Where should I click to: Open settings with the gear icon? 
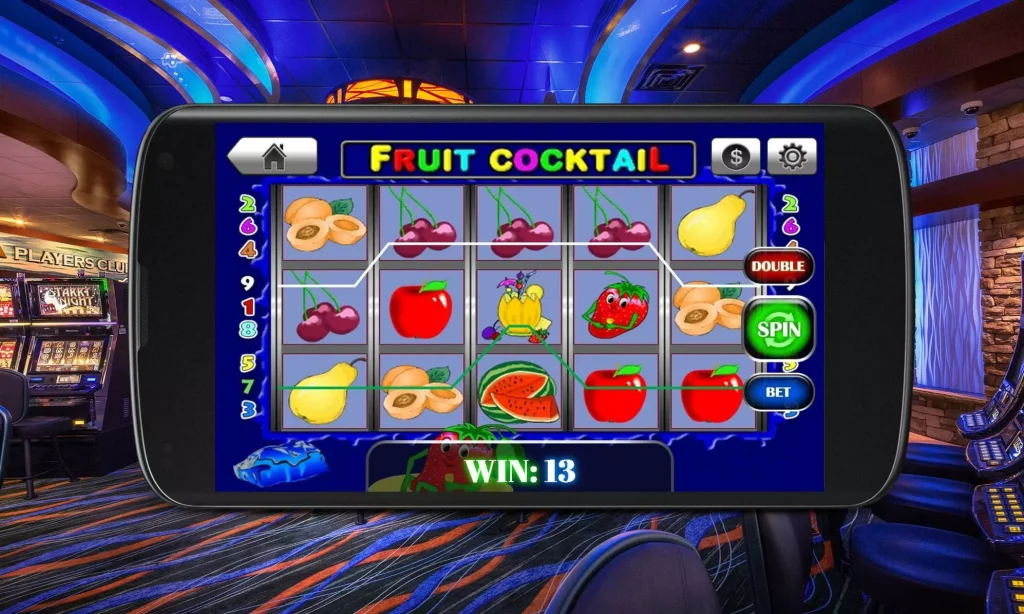click(x=792, y=157)
